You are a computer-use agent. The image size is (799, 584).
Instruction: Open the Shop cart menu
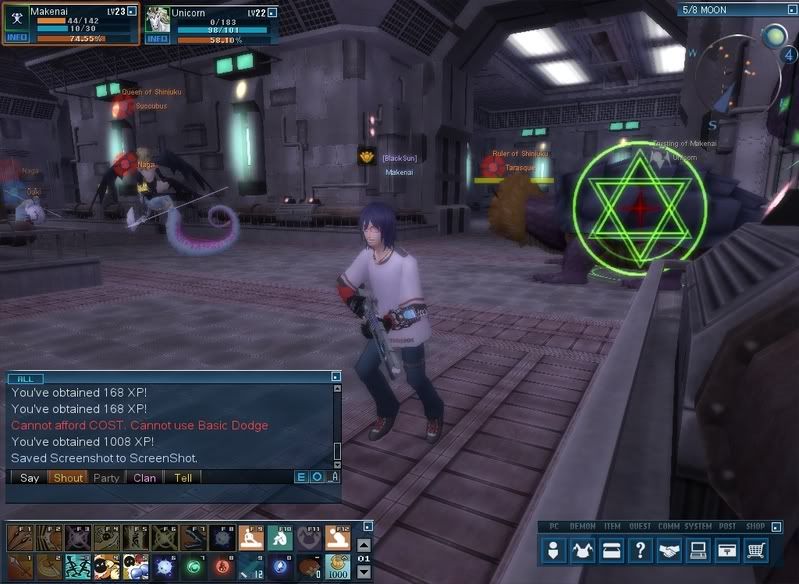click(758, 550)
